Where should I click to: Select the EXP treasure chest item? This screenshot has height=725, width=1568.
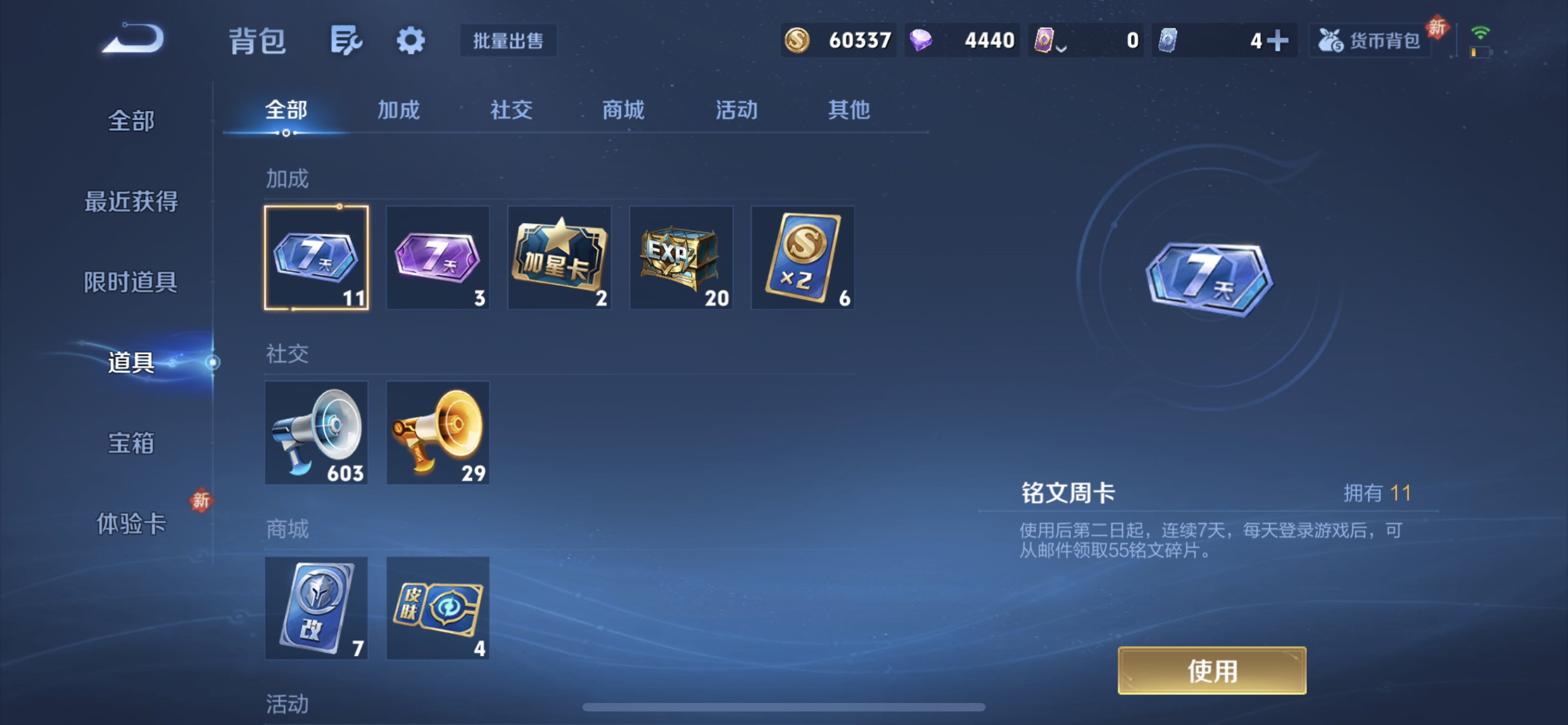click(x=681, y=258)
